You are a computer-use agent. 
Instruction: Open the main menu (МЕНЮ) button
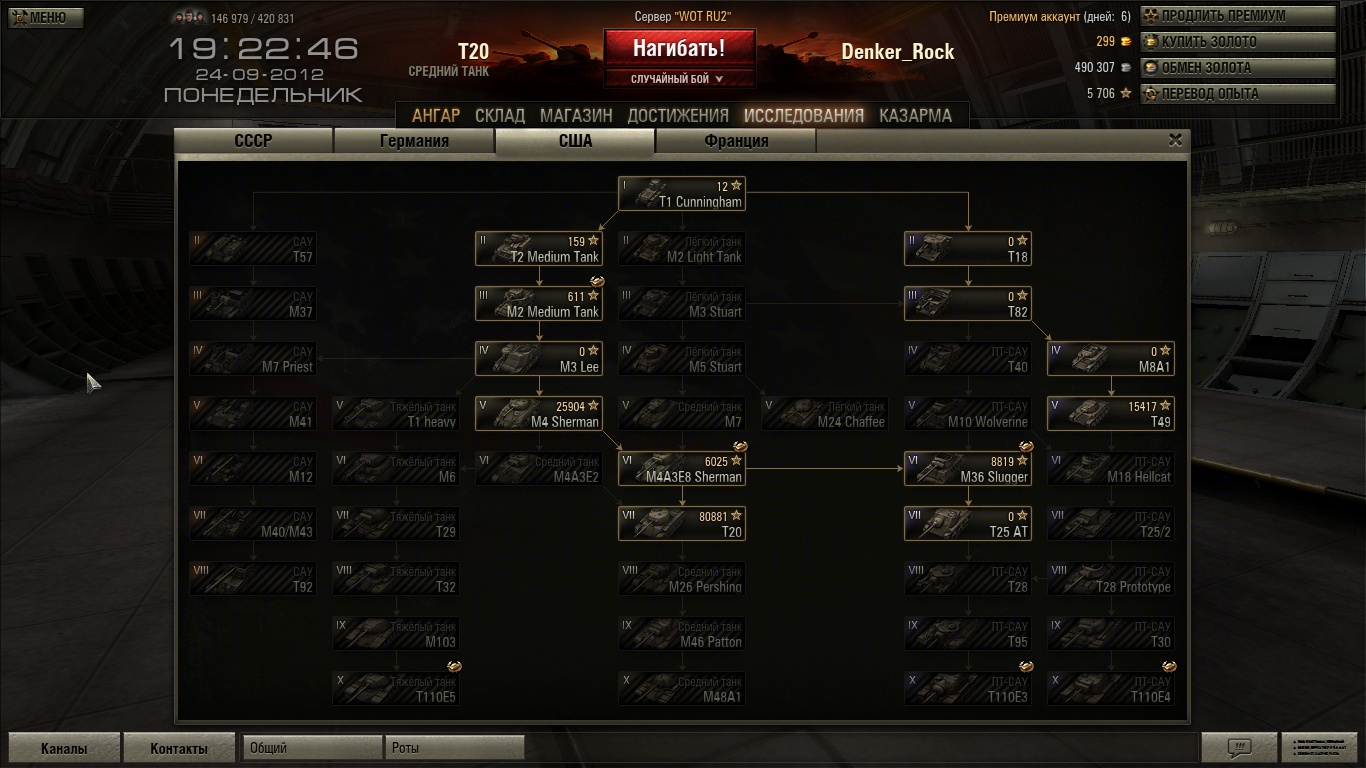click(x=46, y=17)
